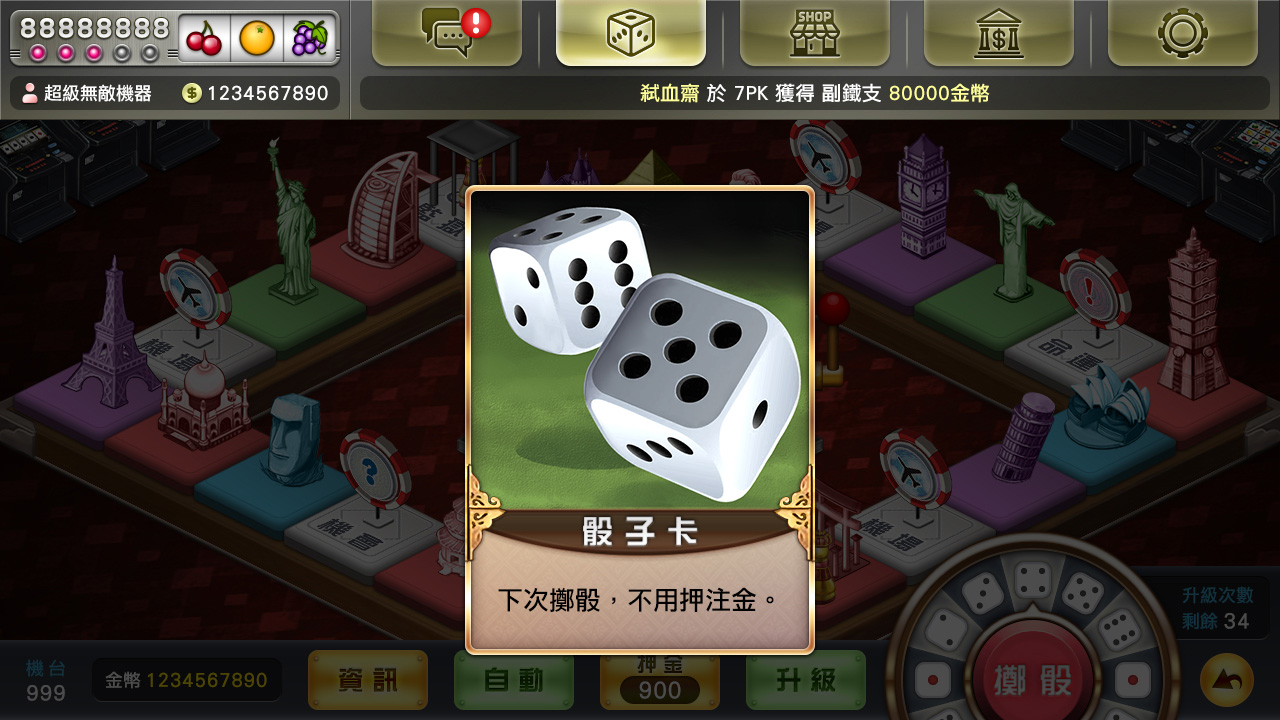Tap the 押金 900 bet button
This screenshot has width=1280, height=720.
pyautogui.click(x=659, y=682)
